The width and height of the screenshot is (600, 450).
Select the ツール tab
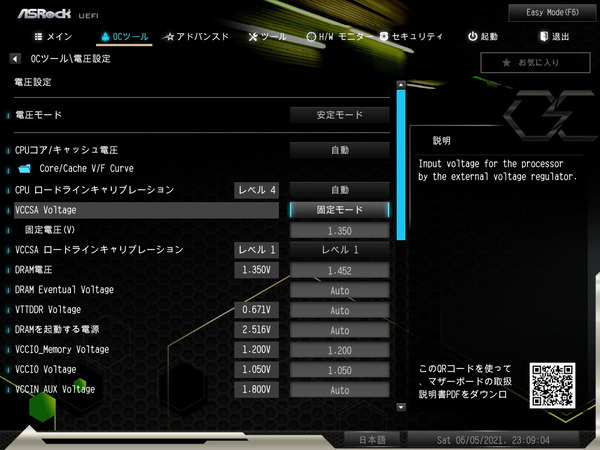pos(265,37)
